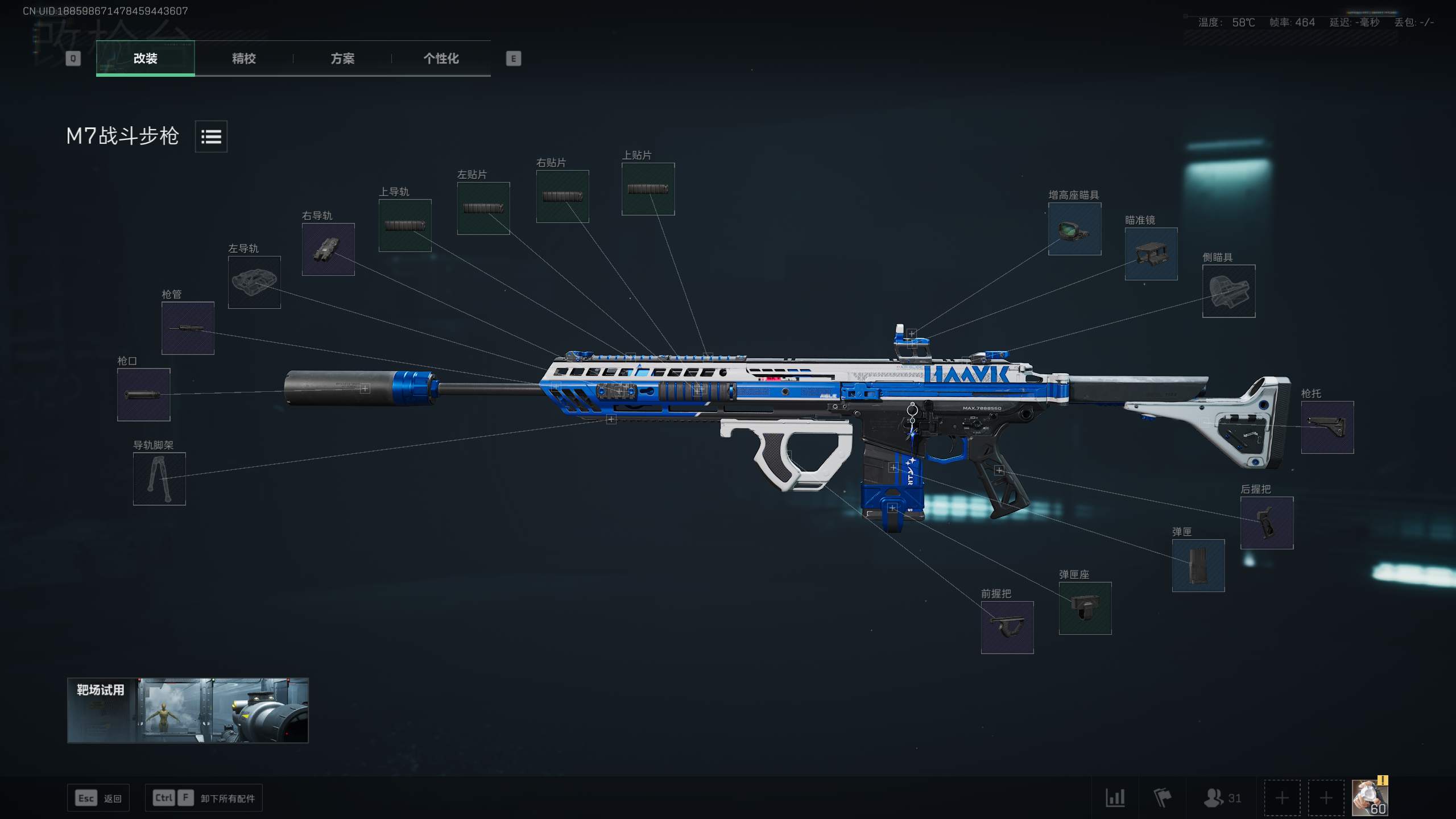Start the 靶场试用 firing range trial
Screen dimensions: 1456x819
[188, 710]
